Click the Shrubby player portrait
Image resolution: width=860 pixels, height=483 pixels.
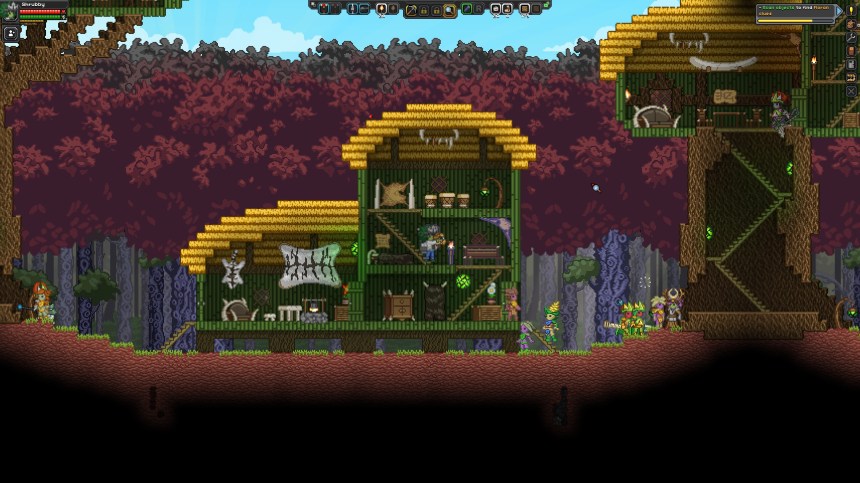(x=10, y=11)
